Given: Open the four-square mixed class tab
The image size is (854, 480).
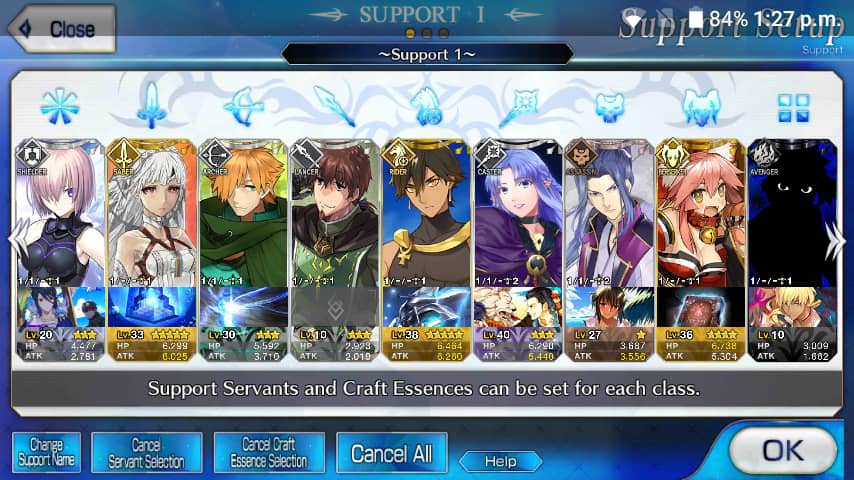Looking at the screenshot, I should (793, 105).
